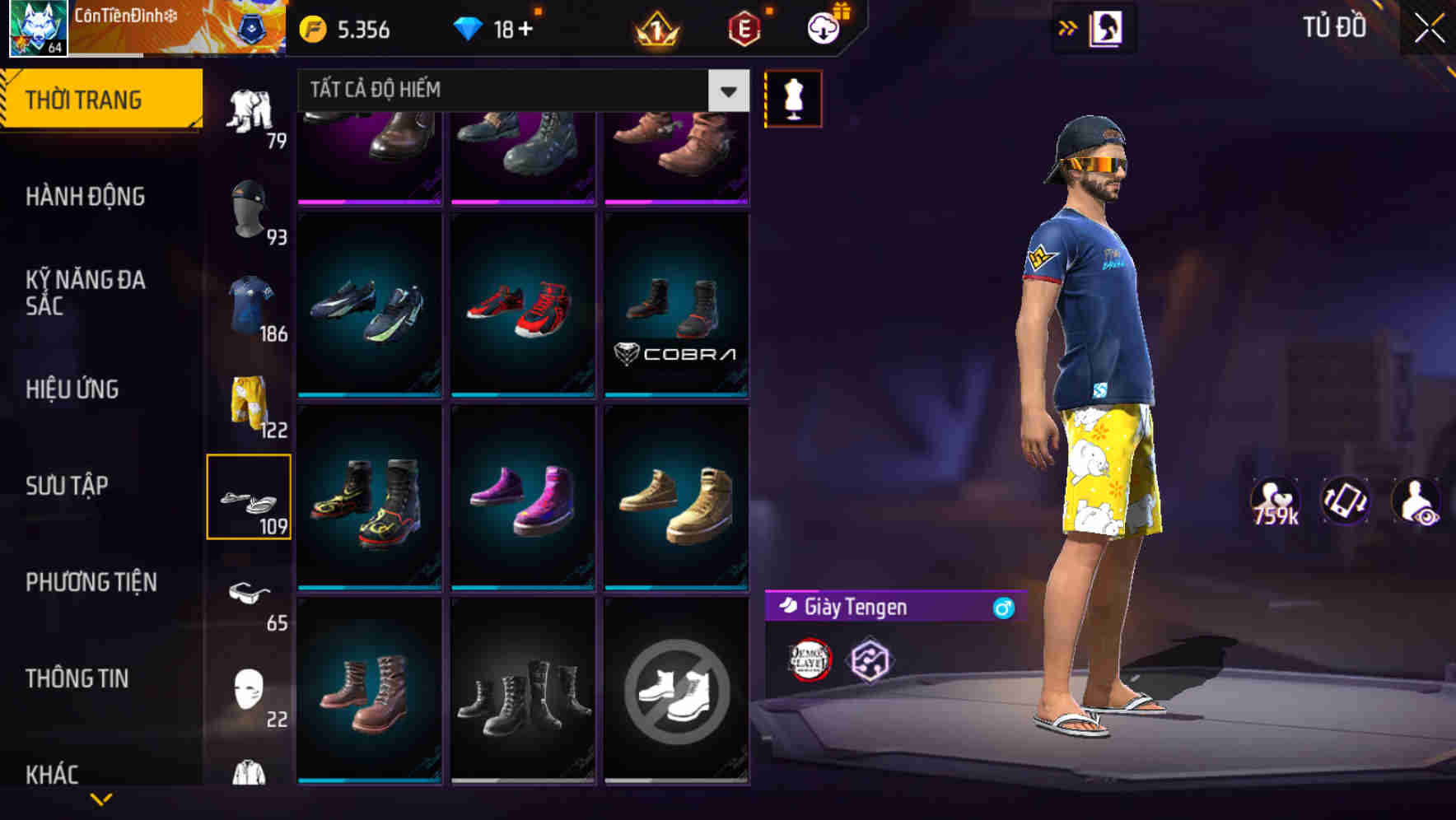Image resolution: width=1456 pixels, height=820 pixels.
Task: Tap the 759k likes icon beside the character
Action: click(1276, 500)
